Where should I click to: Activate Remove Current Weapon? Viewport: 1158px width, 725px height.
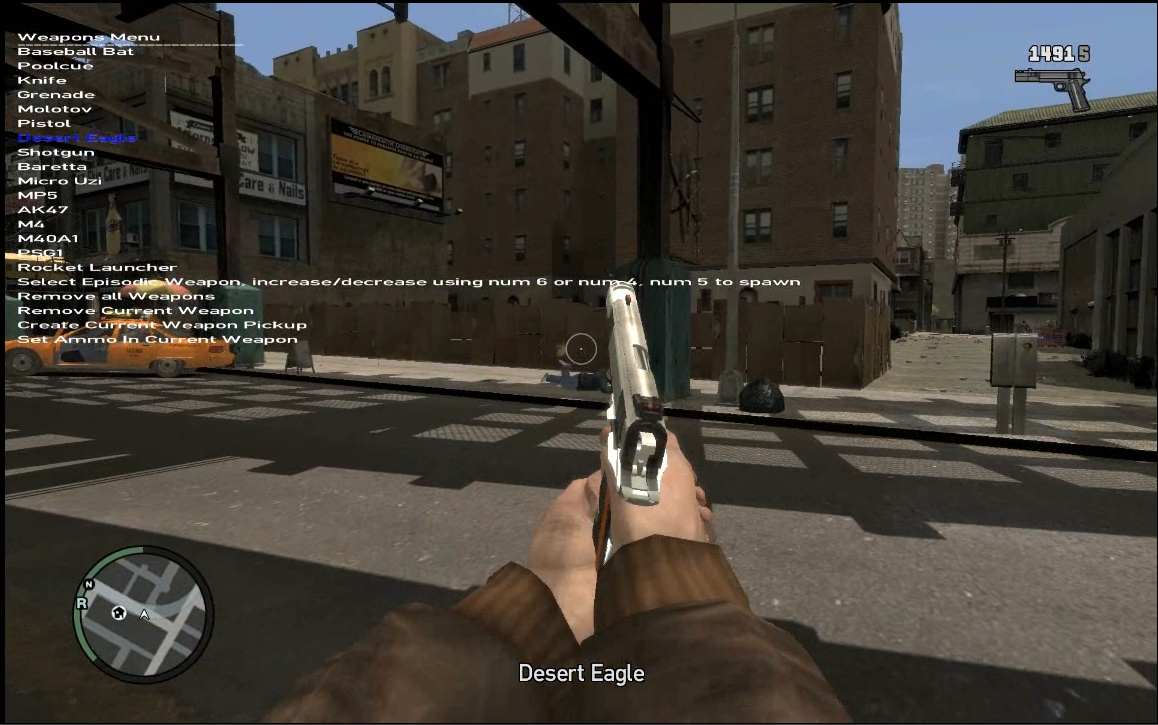135,311
